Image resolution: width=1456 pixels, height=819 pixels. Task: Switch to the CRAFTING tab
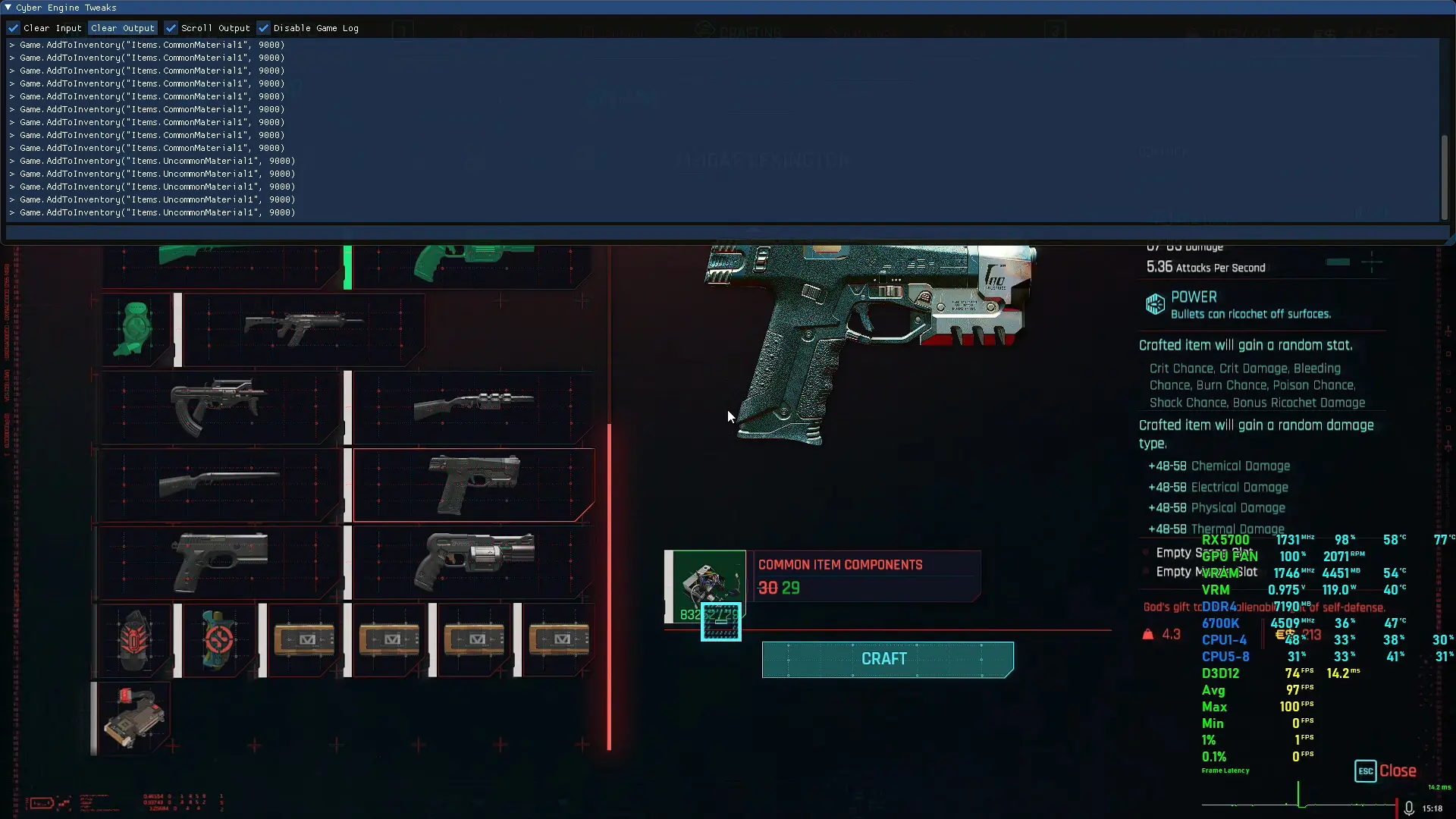[x=739, y=32]
